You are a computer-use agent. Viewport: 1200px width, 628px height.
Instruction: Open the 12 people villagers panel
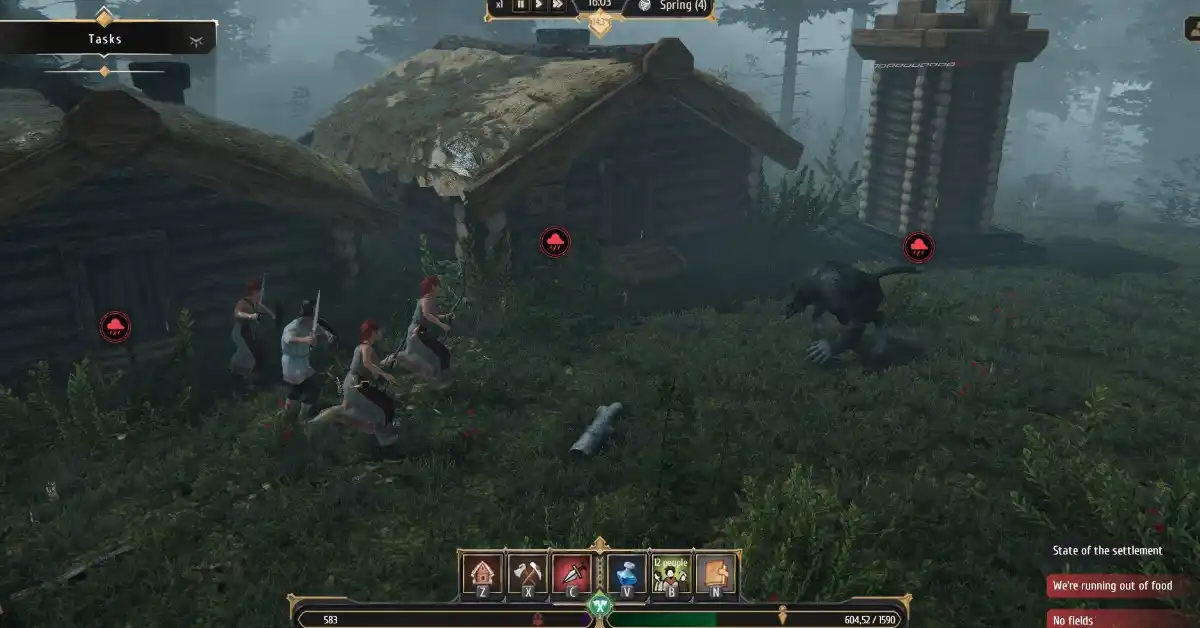coord(671,574)
